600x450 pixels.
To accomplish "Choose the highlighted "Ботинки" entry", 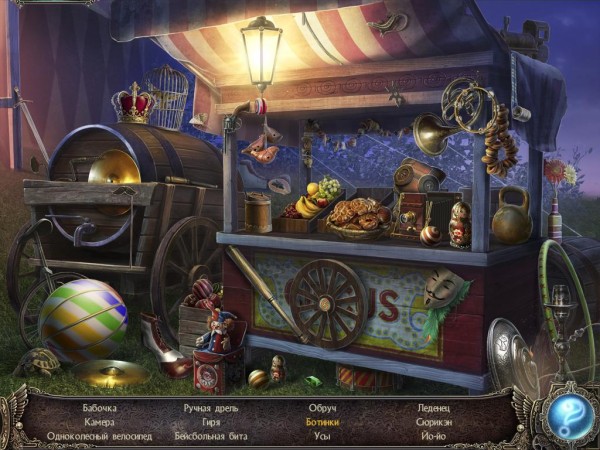I will (320, 422).
